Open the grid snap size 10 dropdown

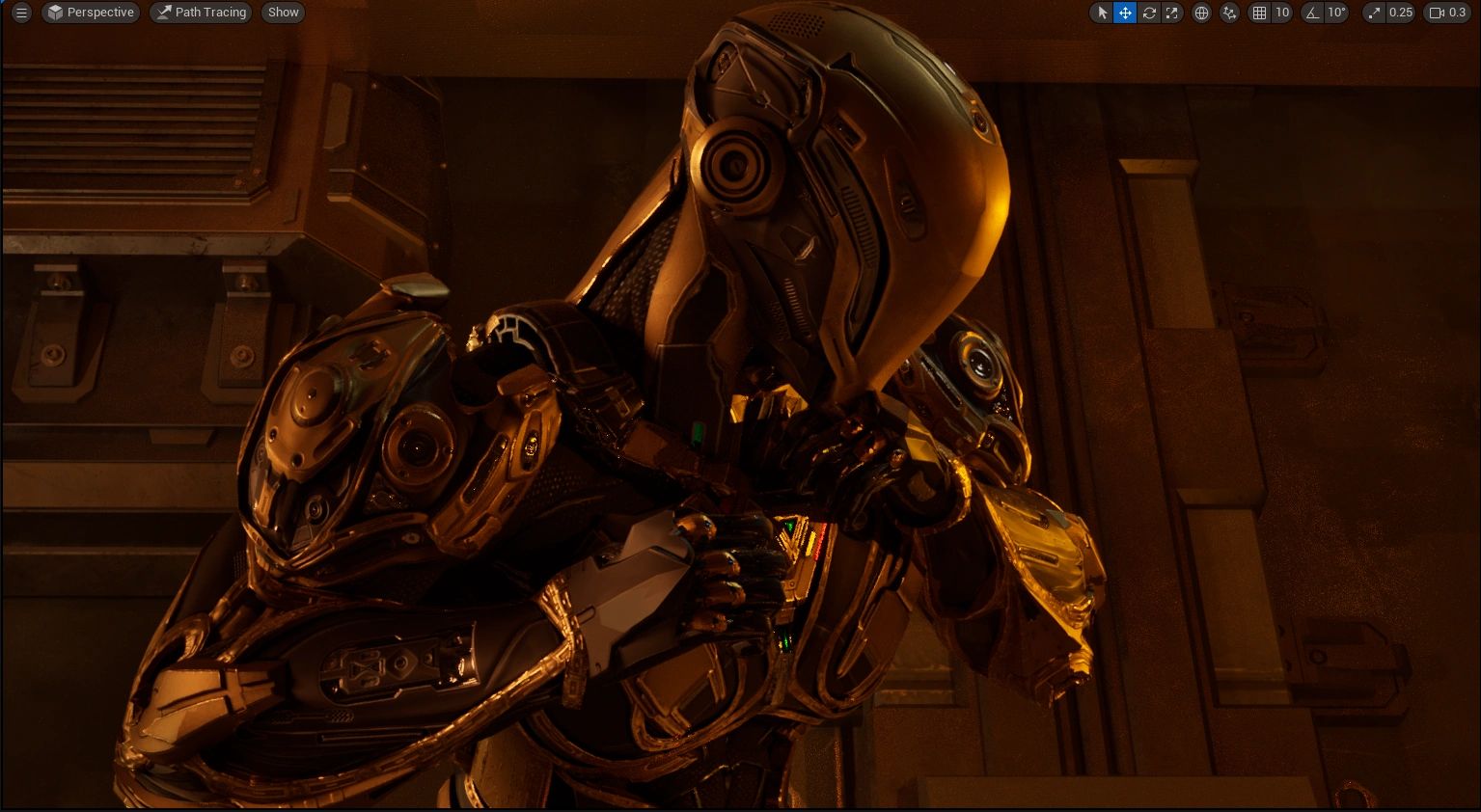click(1282, 13)
